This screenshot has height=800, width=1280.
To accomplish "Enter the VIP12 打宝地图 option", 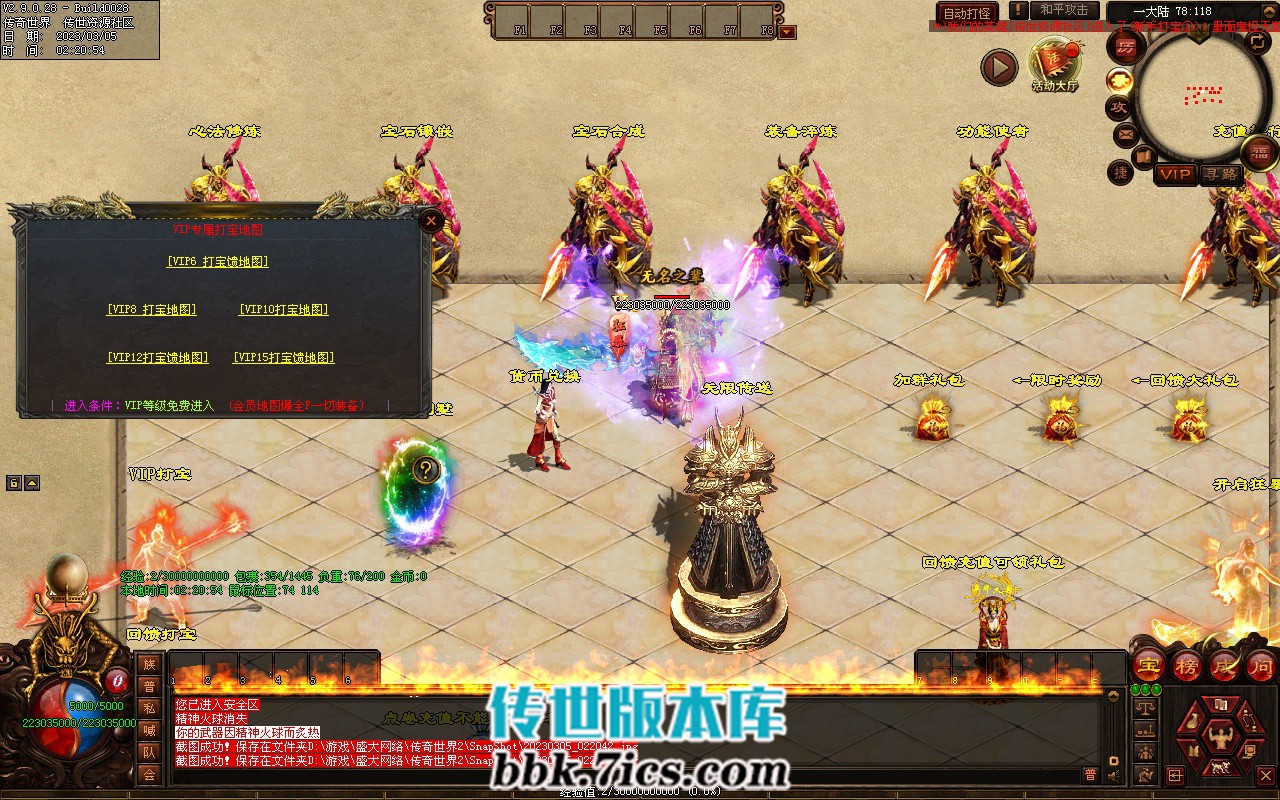I will pos(158,358).
